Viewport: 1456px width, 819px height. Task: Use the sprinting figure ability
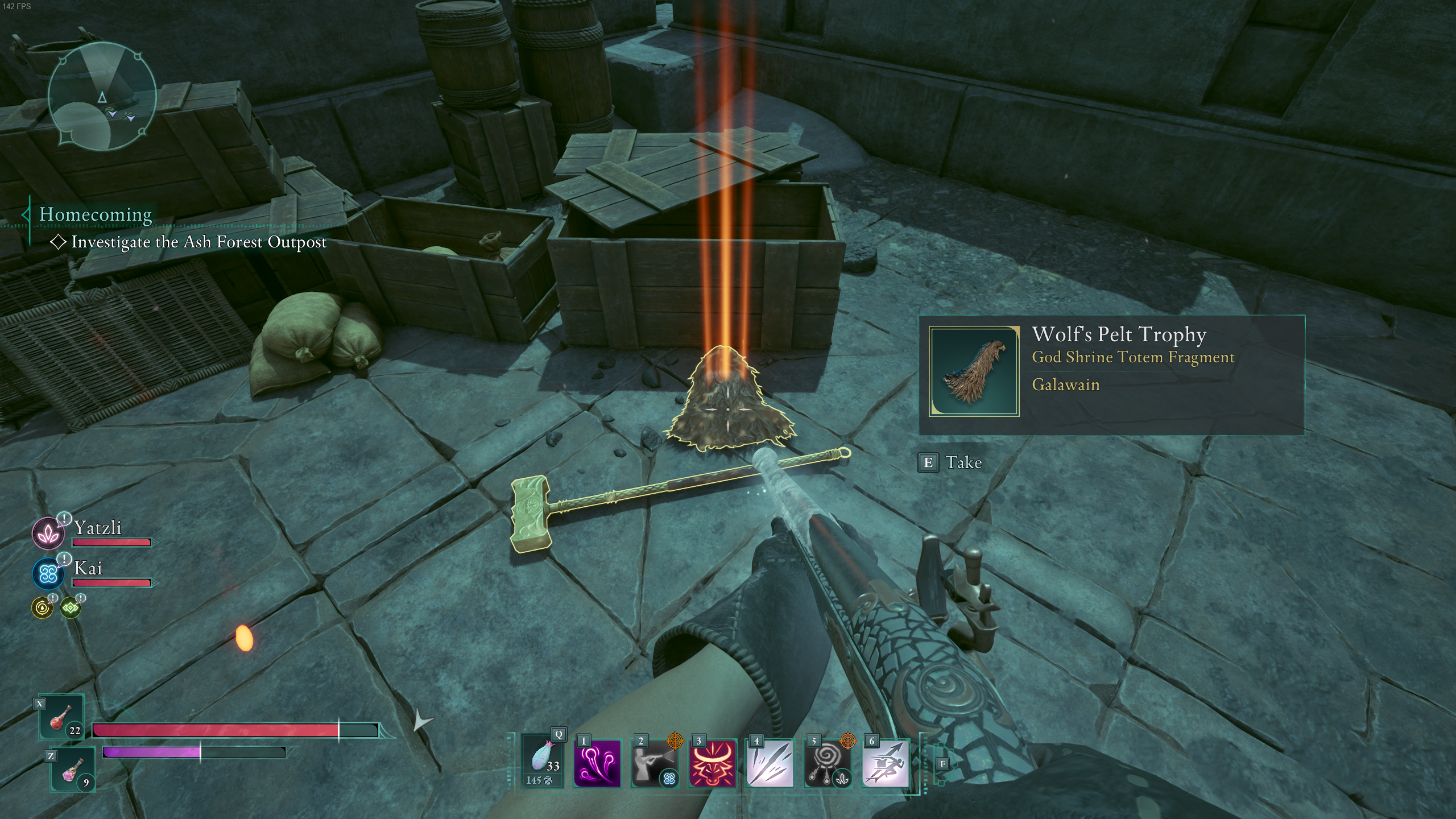(886, 762)
